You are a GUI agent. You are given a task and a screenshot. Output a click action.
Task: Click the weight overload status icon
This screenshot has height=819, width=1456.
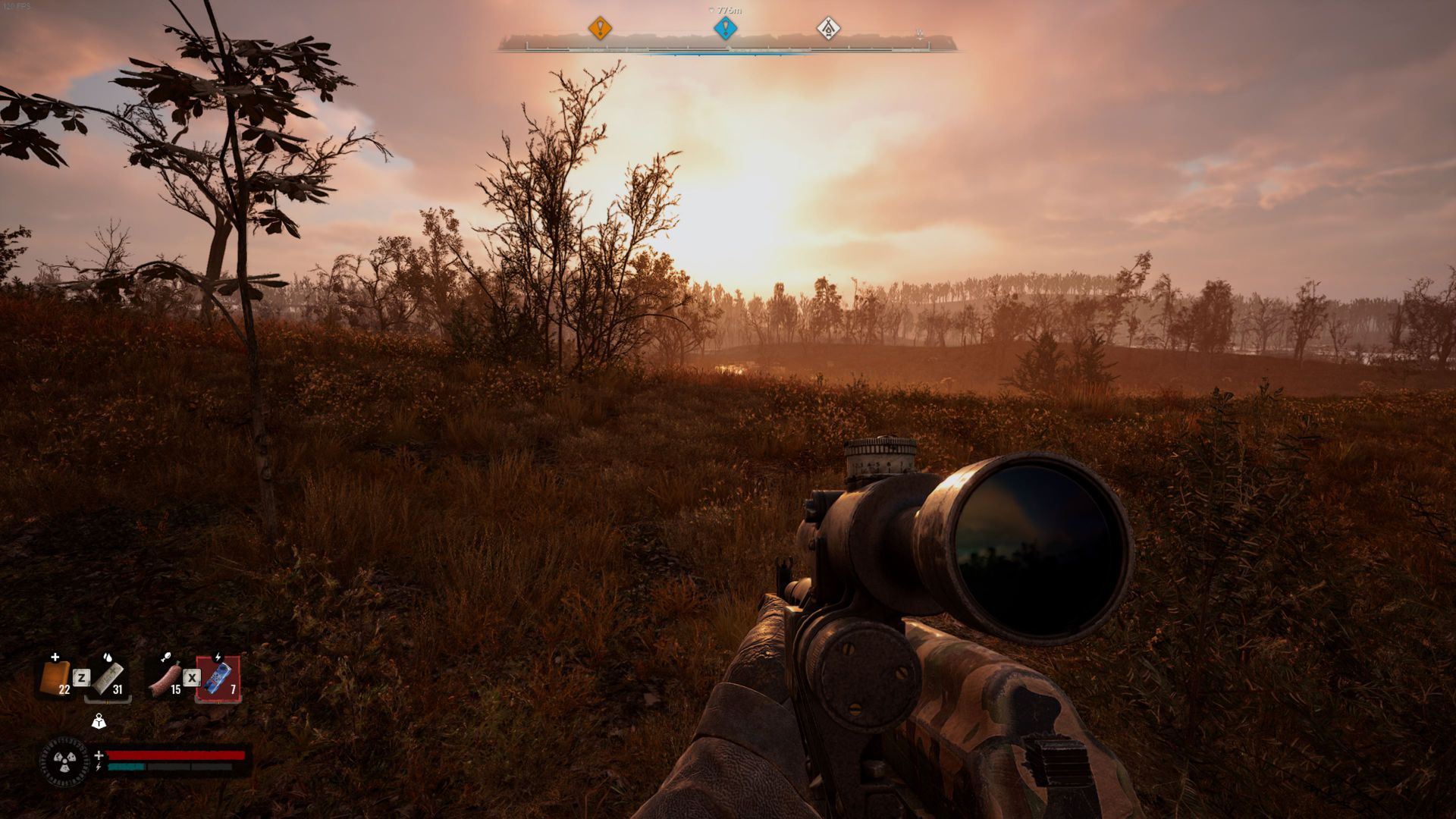click(x=99, y=721)
